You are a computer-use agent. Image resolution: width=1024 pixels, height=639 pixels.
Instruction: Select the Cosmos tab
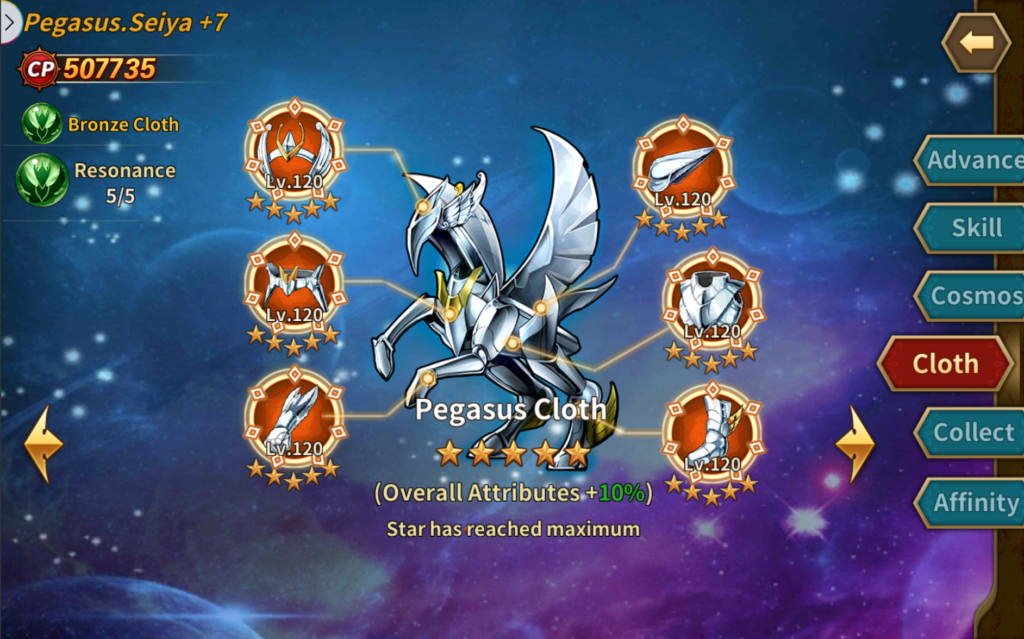tap(968, 296)
